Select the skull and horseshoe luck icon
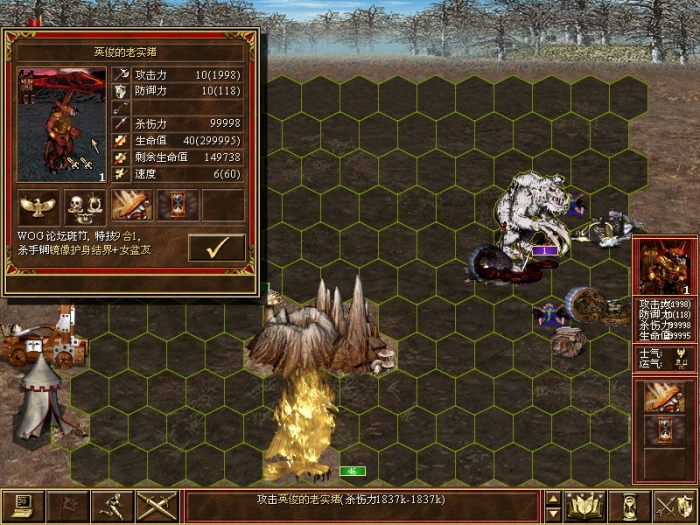 (x=85, y=206)
